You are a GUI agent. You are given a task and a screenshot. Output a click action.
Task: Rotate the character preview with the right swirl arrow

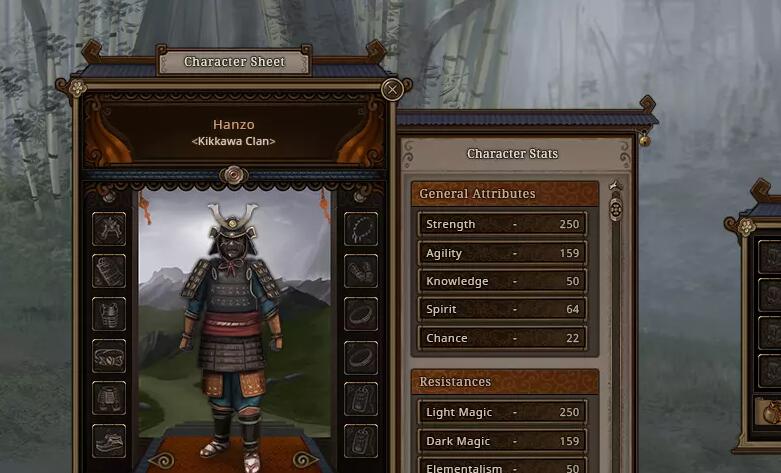(x=305, y=461)
